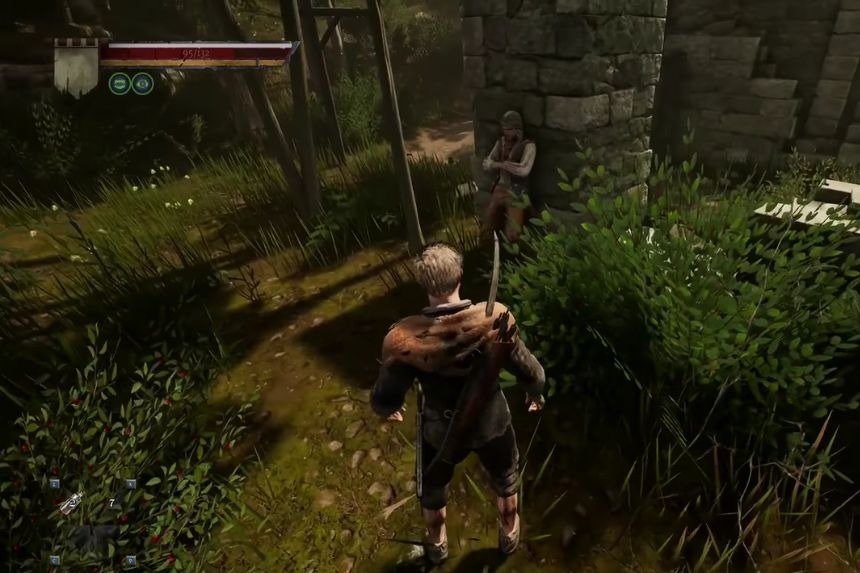Image resolution: width=860 pixels, height=573 pixels.
Task: Click the tattered banner emblem
Action: pyautogui.click(x=75, y=67)
